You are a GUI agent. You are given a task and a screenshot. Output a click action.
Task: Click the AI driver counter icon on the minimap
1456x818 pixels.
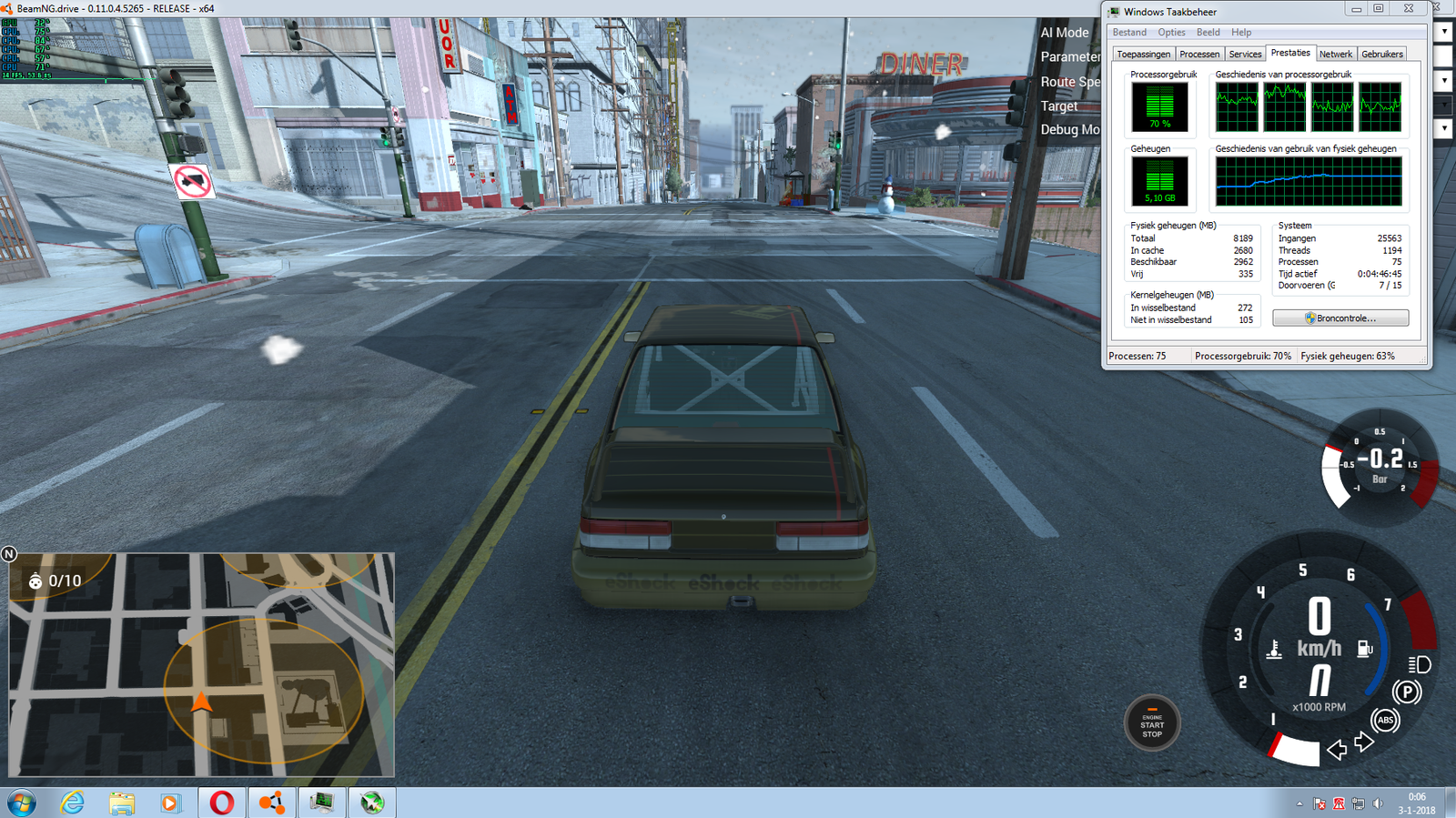34,580
